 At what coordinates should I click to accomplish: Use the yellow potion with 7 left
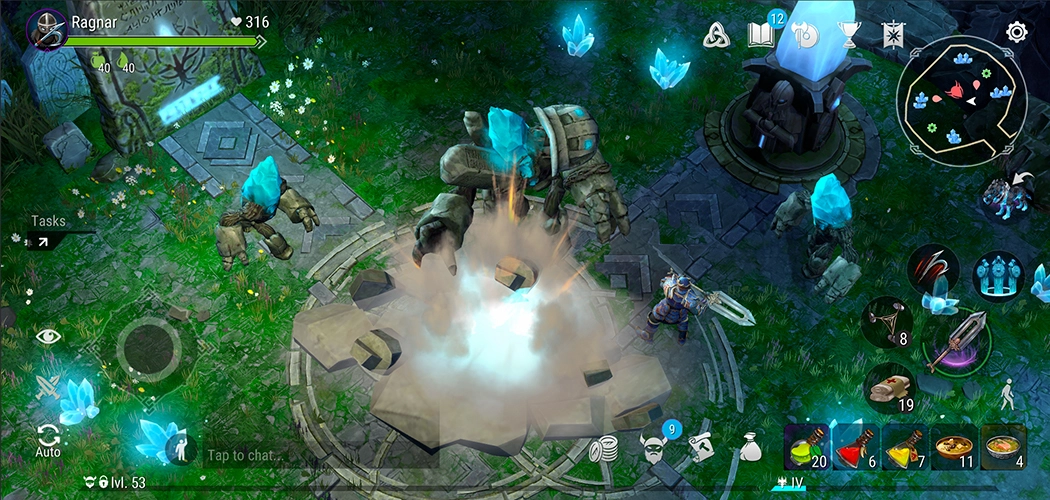pos(904,446)
